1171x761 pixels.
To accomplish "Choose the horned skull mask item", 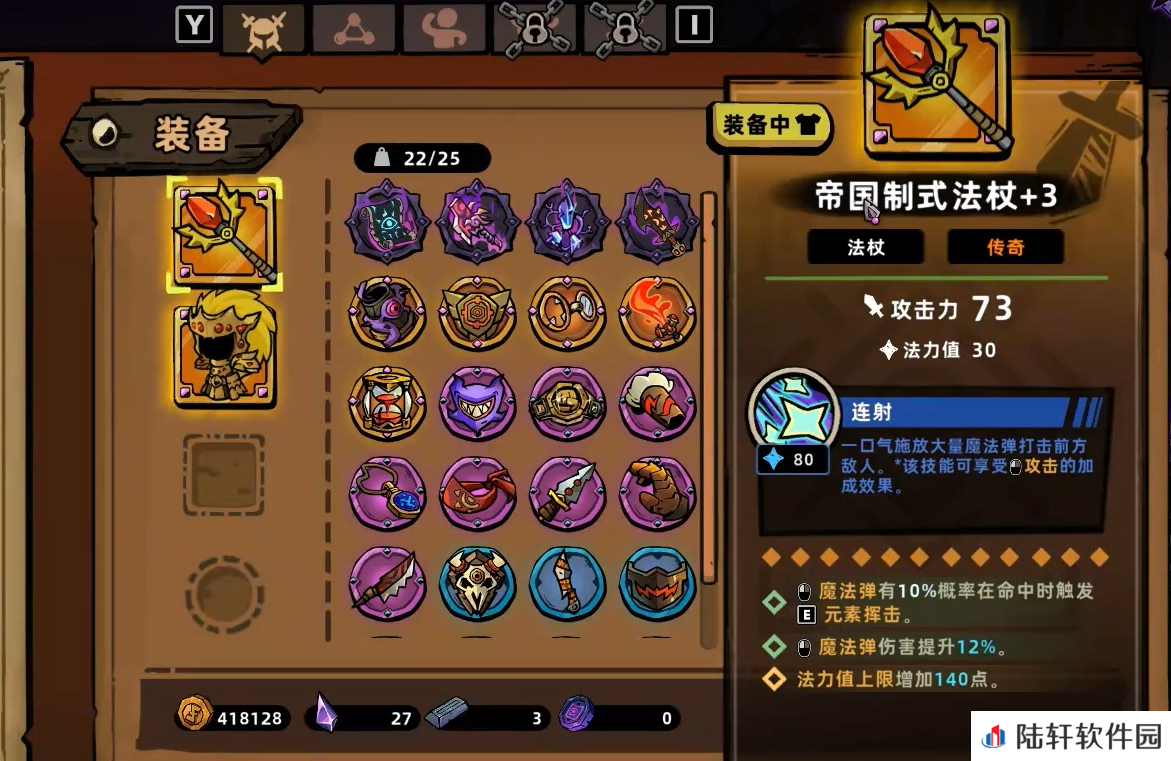I will tap(477, 582).
